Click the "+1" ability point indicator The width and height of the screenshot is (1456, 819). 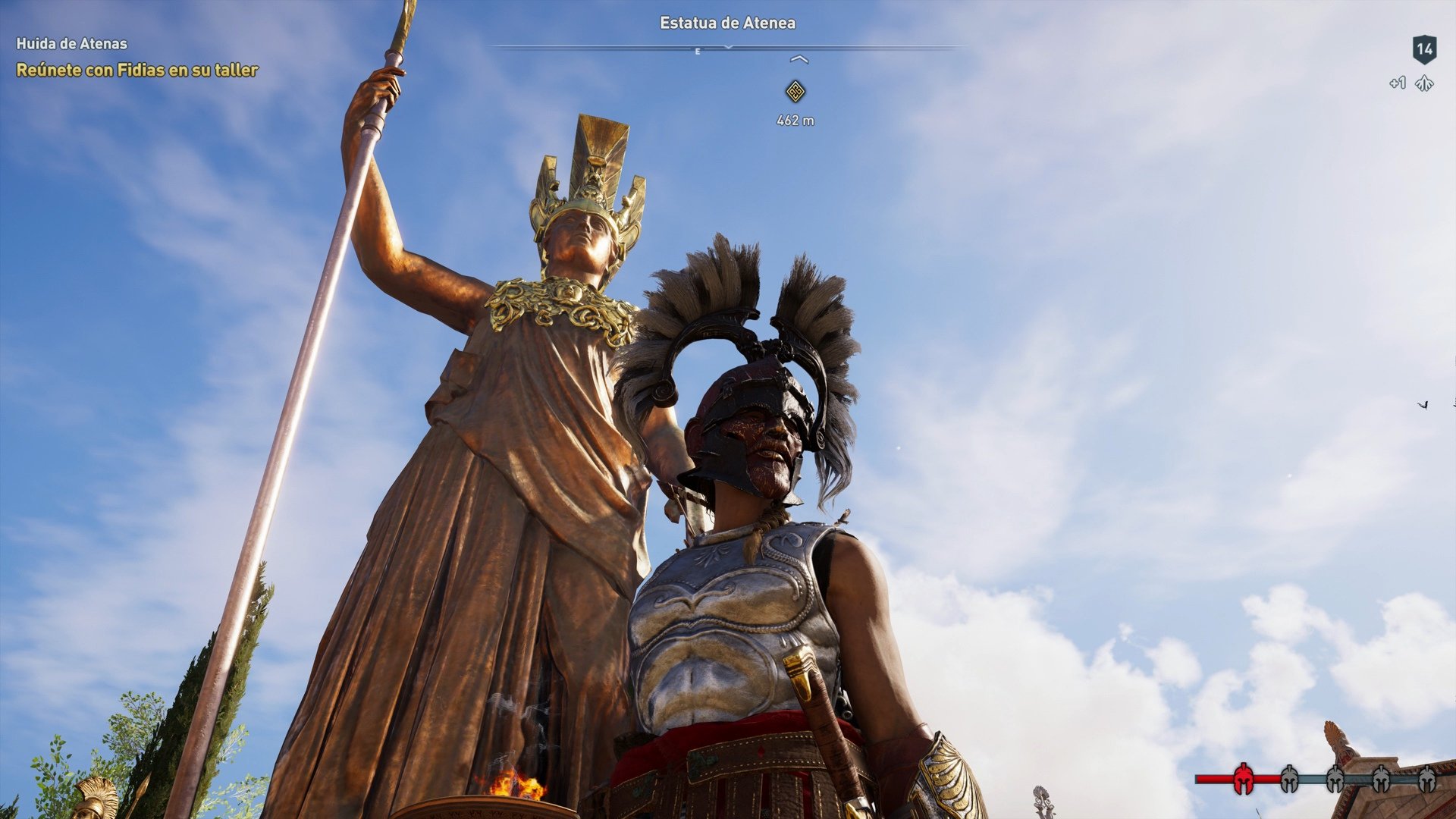click(x=1399, y=84)
